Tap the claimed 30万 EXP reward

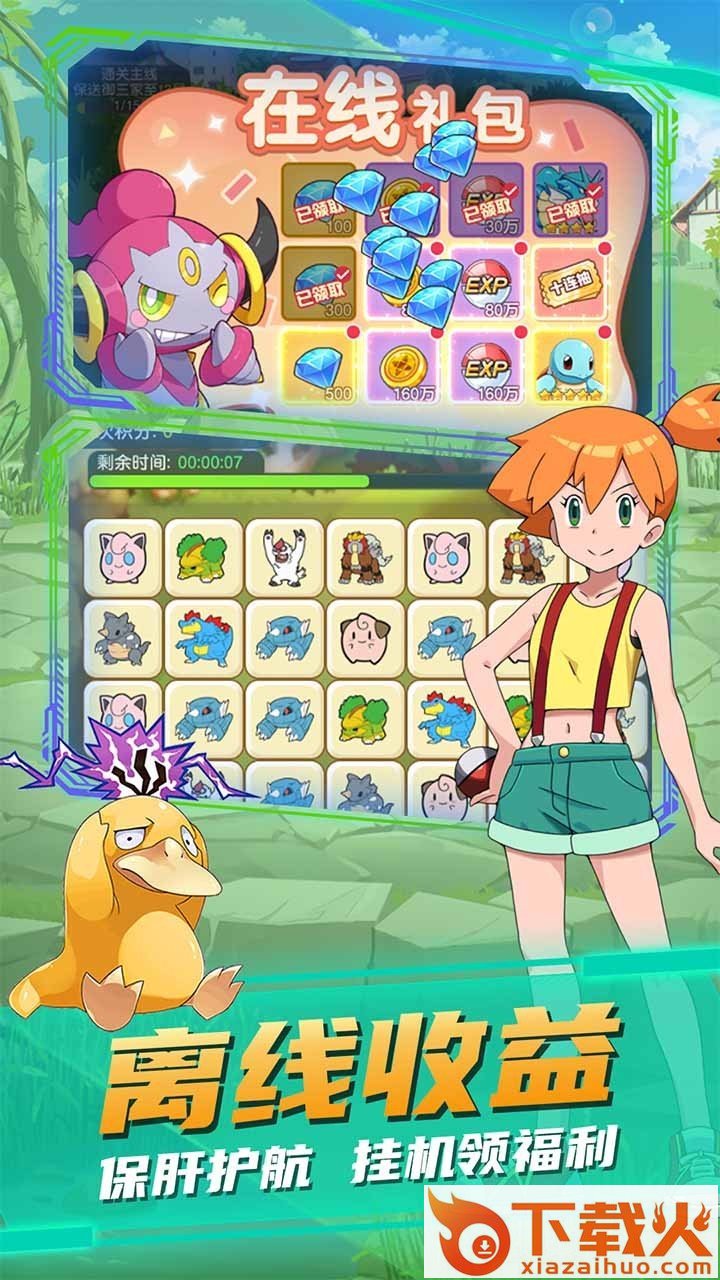coord(487,200)
